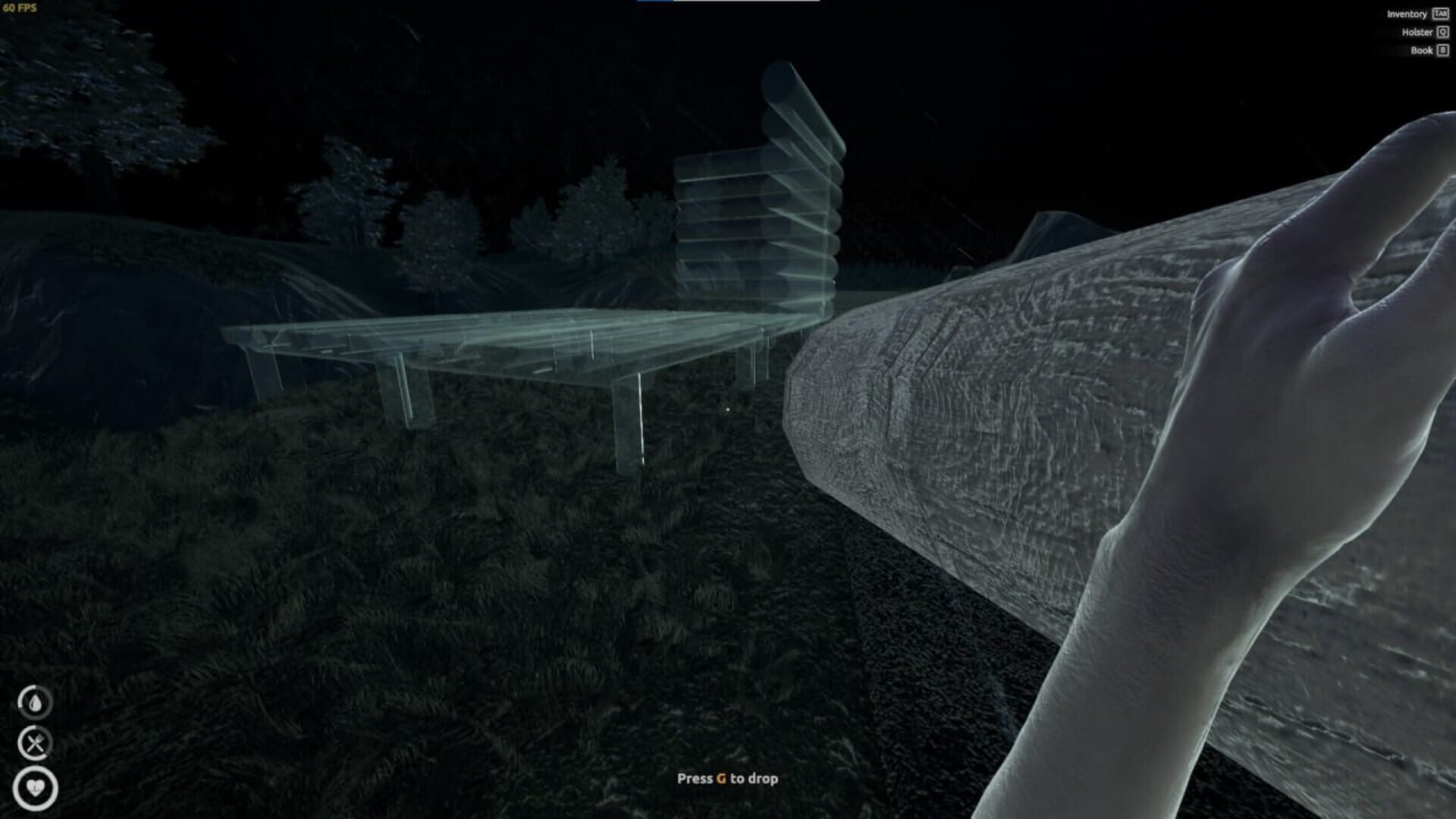The image size is (1456, 819).
Task: Click the Press G to drop prompt
Action: [729, 777]
